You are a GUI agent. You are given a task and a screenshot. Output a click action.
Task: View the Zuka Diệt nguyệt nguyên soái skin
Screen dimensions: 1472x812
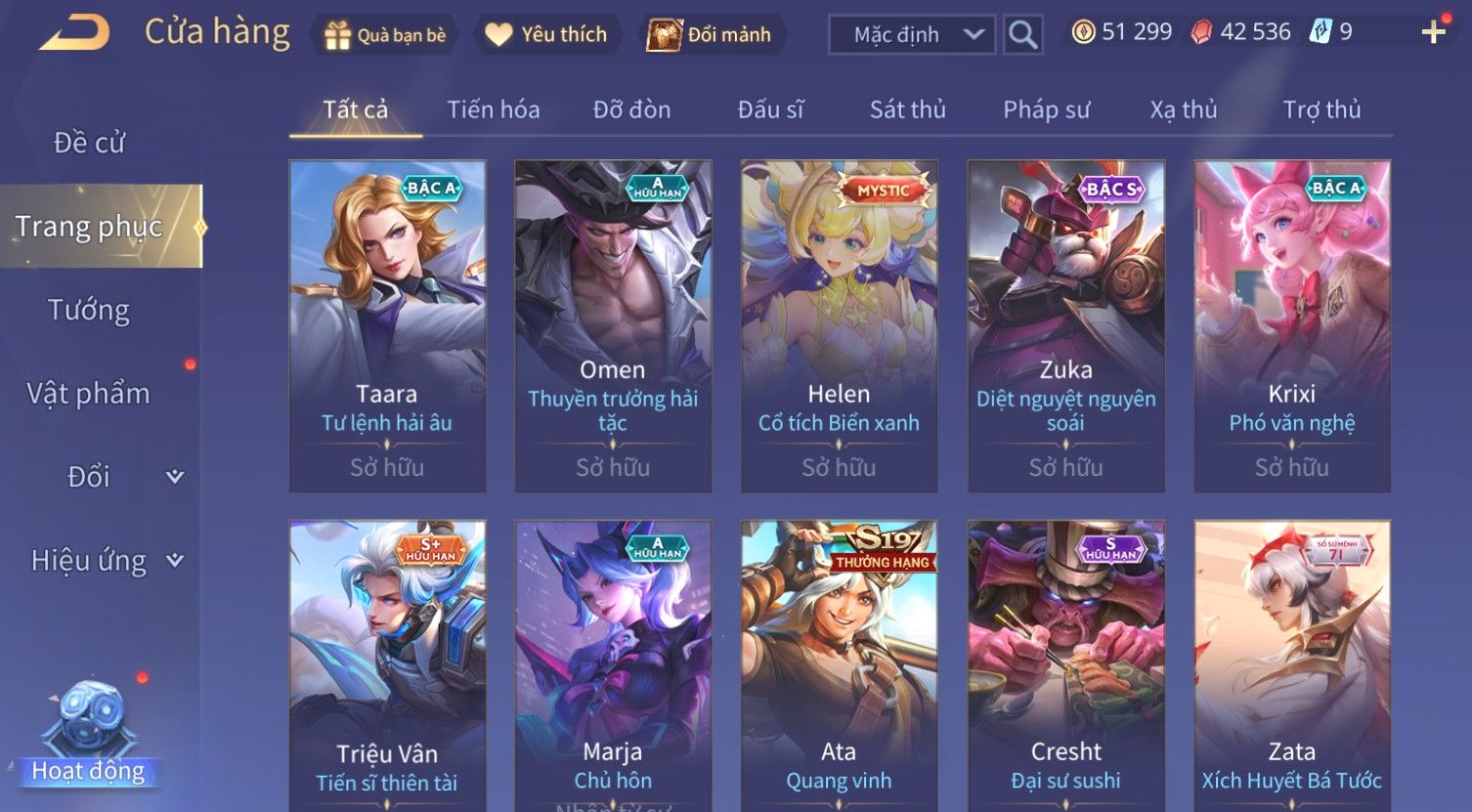point(1065,325)
